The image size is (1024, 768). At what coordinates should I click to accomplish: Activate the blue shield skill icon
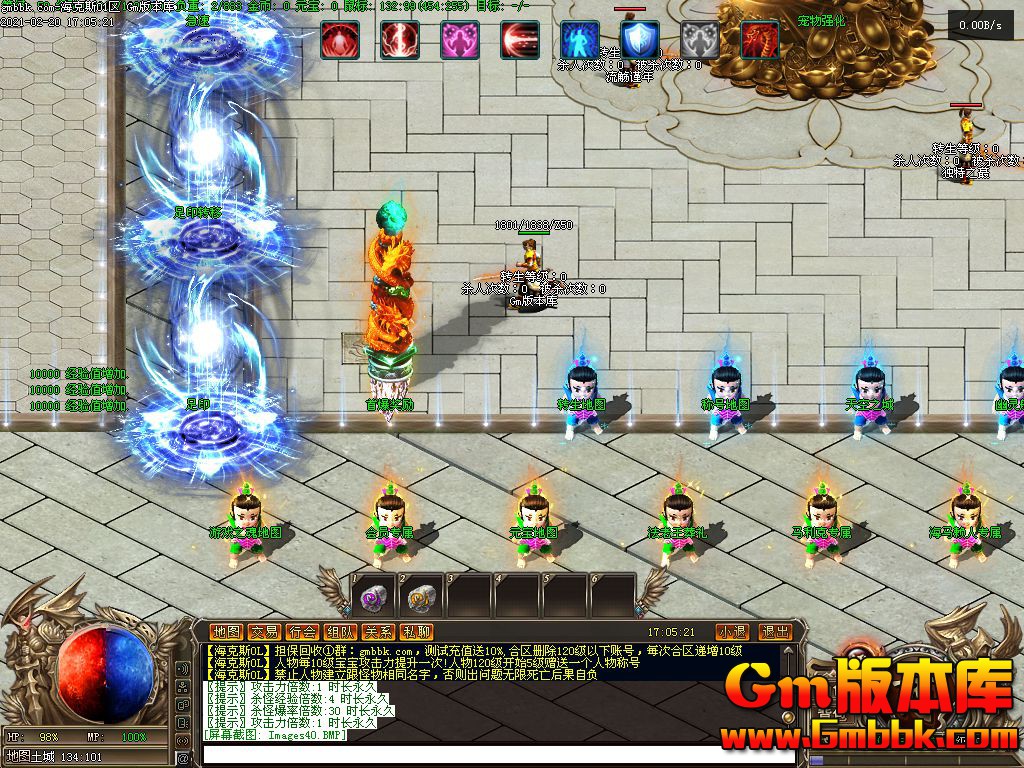coord(640,40)
